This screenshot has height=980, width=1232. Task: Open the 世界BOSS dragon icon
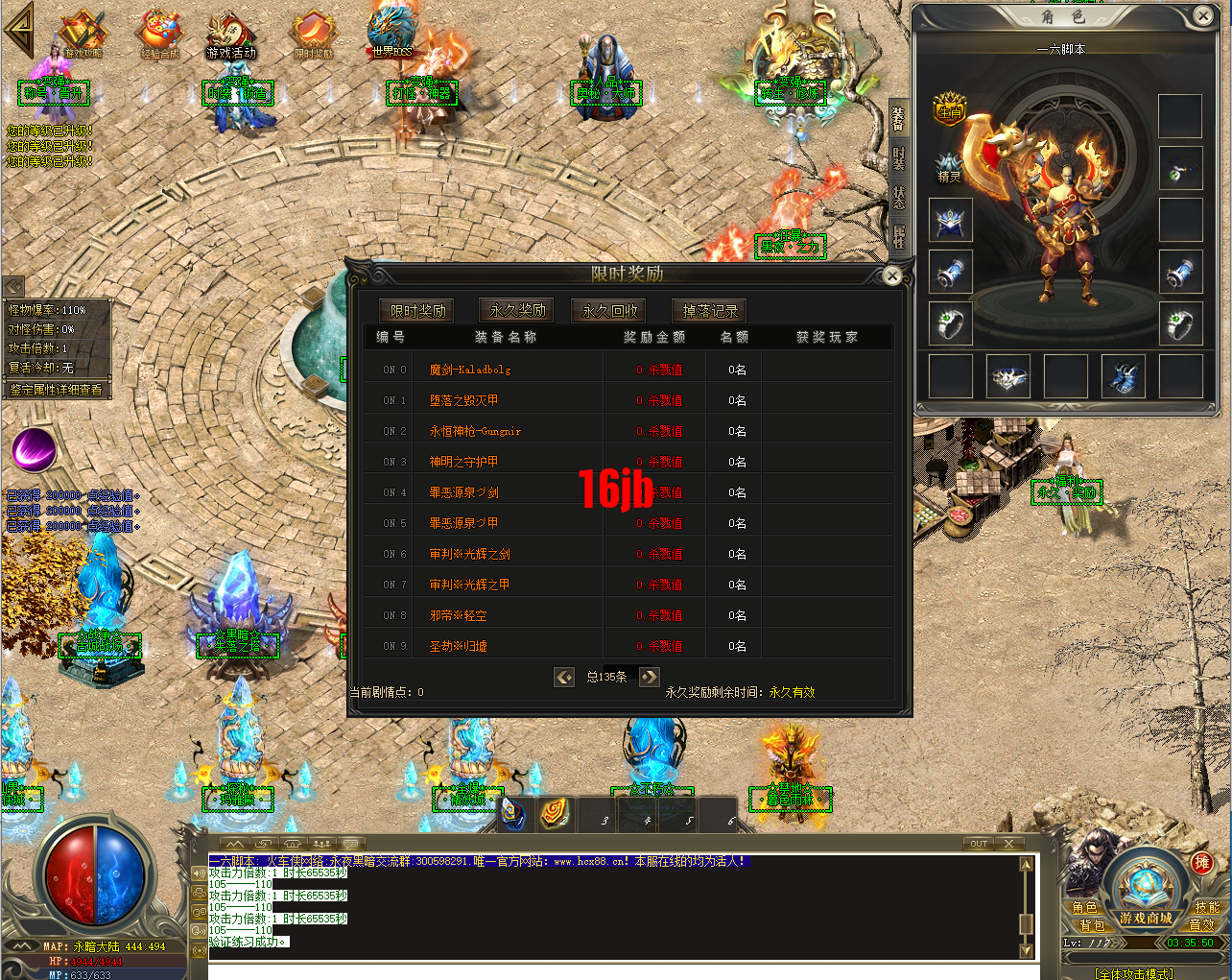pyautogui.click(x=391, y=33)
